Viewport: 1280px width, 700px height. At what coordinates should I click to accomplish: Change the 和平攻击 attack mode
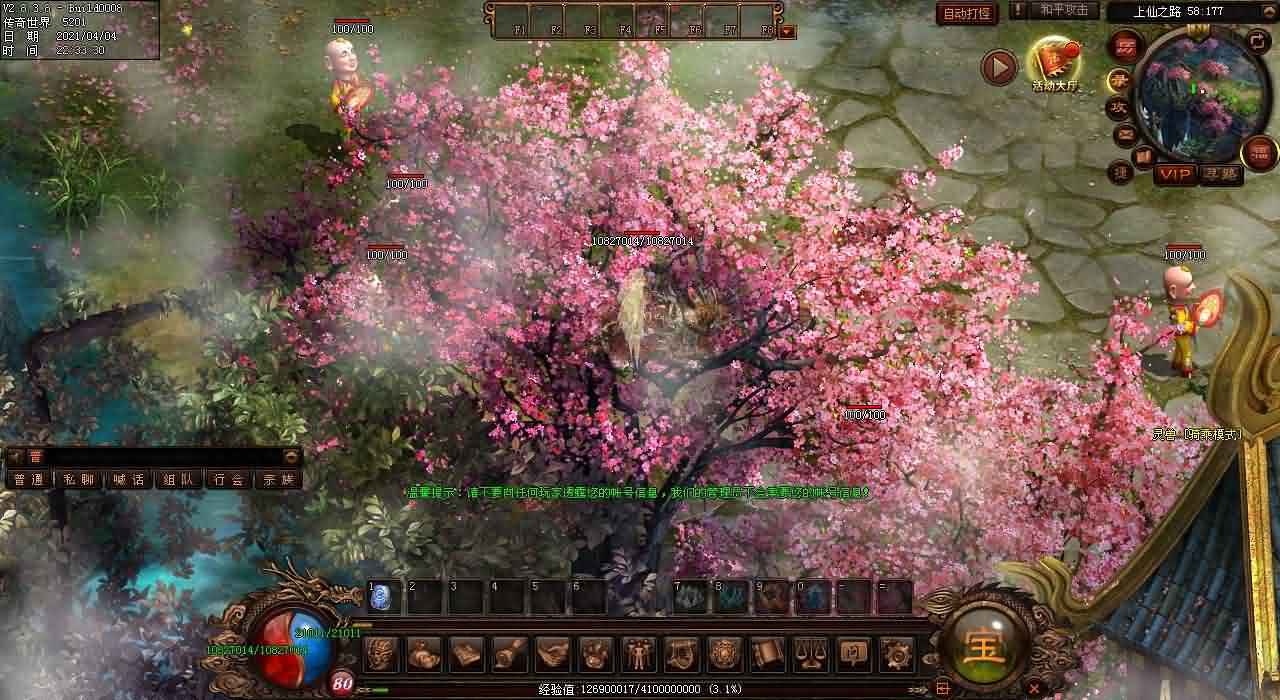click(1063, 10)
